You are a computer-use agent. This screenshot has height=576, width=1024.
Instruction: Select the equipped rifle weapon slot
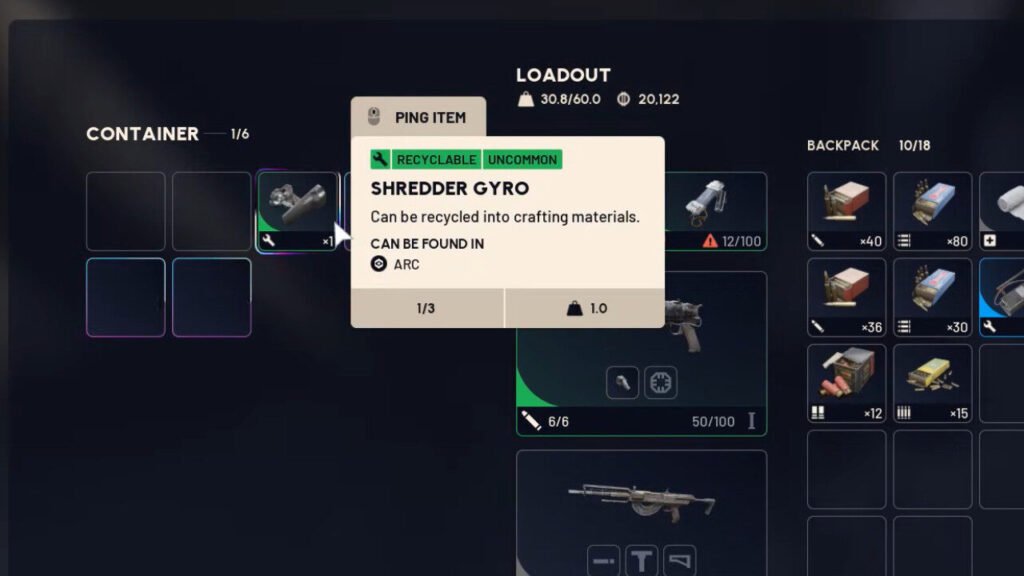tap(641, 495)
